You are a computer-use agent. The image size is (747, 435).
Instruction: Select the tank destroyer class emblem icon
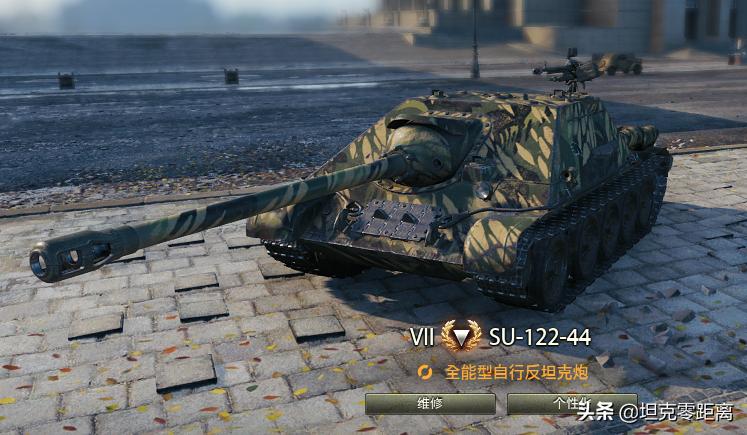pos(461,336)
